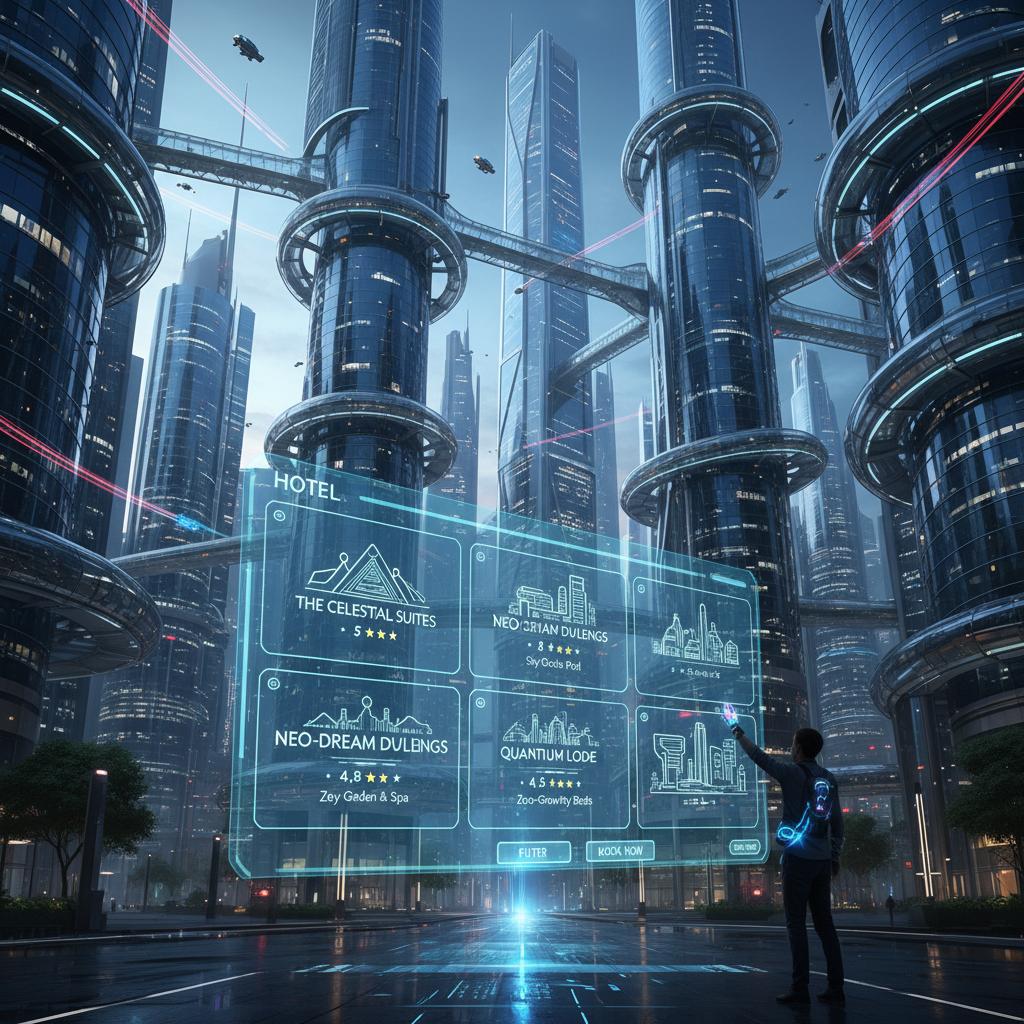Choose the Quantum Lode hotel card

point(550,756)
